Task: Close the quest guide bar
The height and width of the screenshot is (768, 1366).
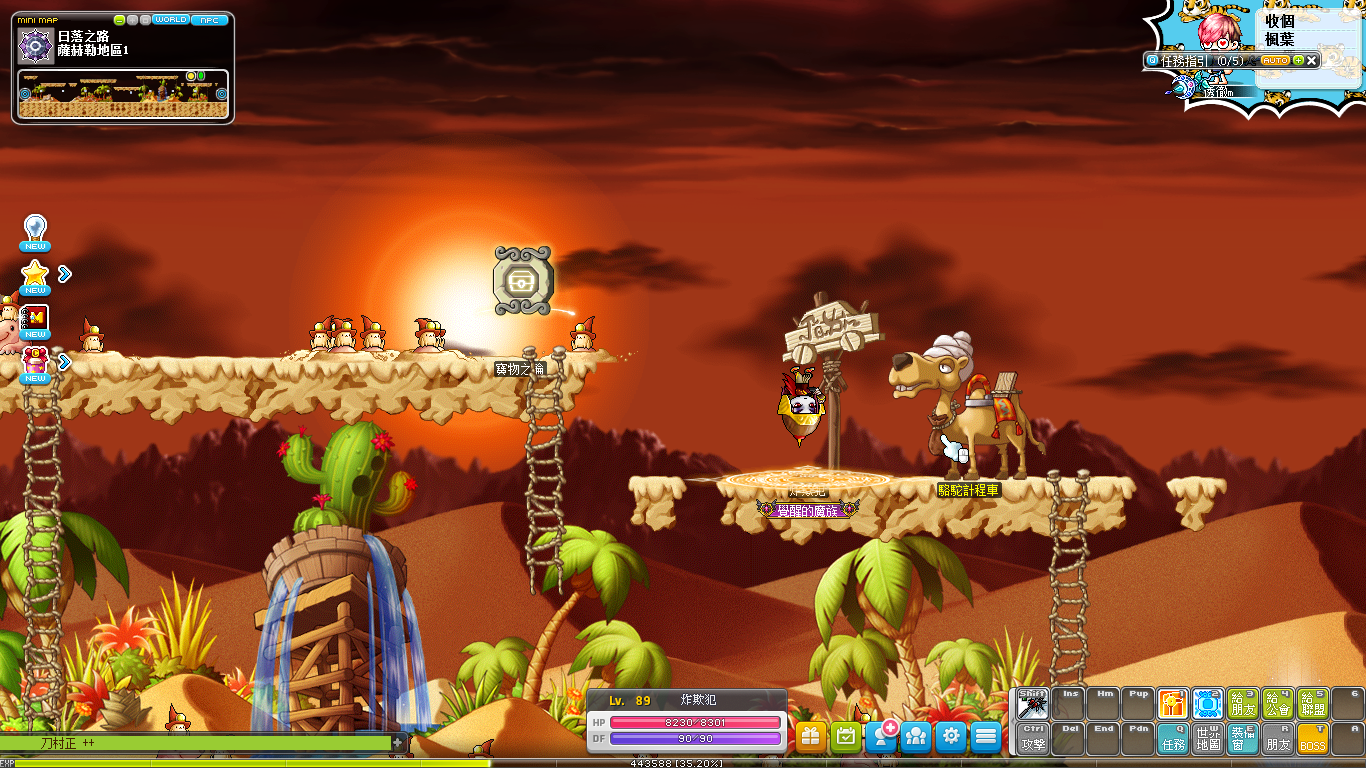Action: tap(1312, 61)
